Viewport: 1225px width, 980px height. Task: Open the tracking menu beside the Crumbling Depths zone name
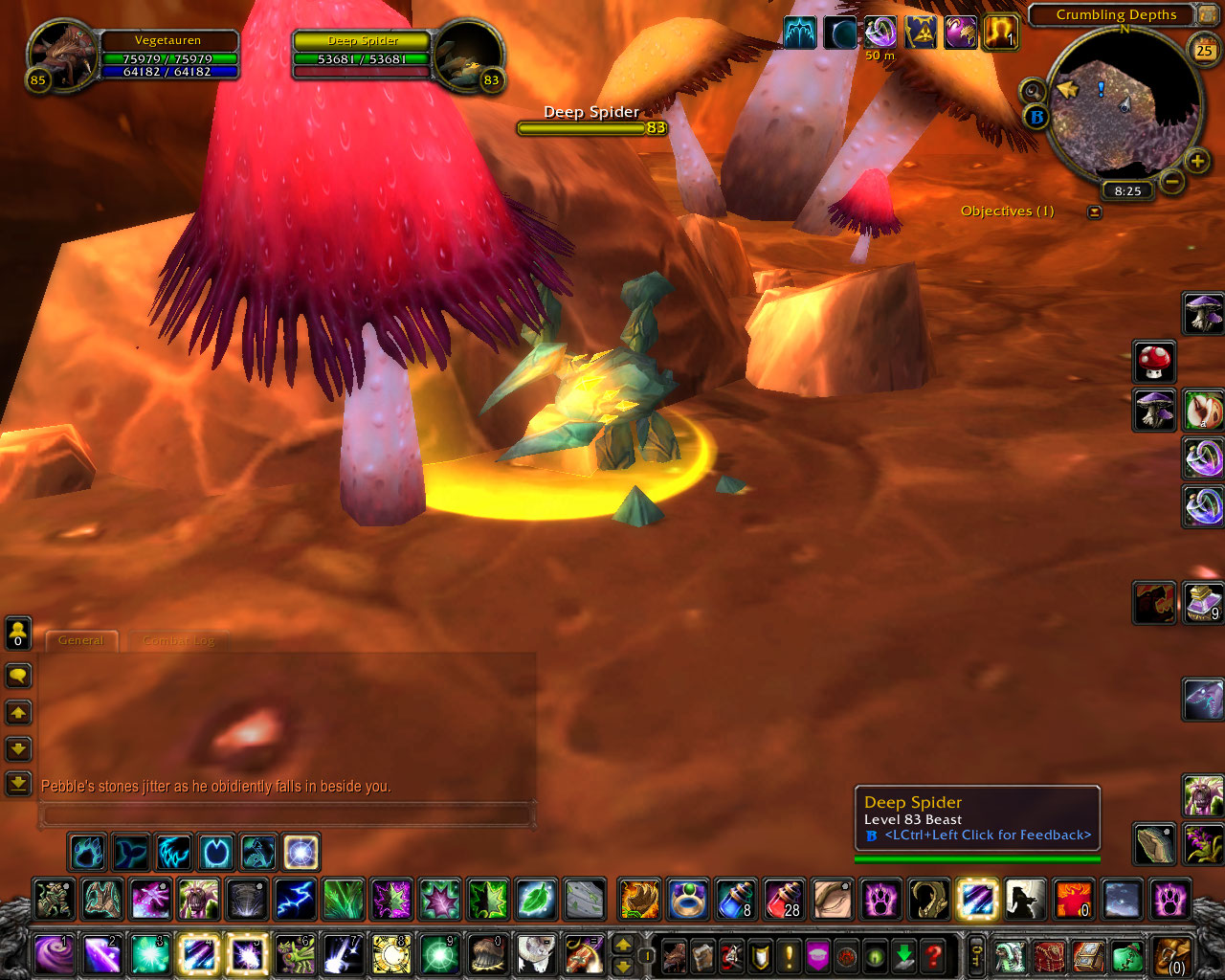pyautogui.click(x=1208, y=15)
